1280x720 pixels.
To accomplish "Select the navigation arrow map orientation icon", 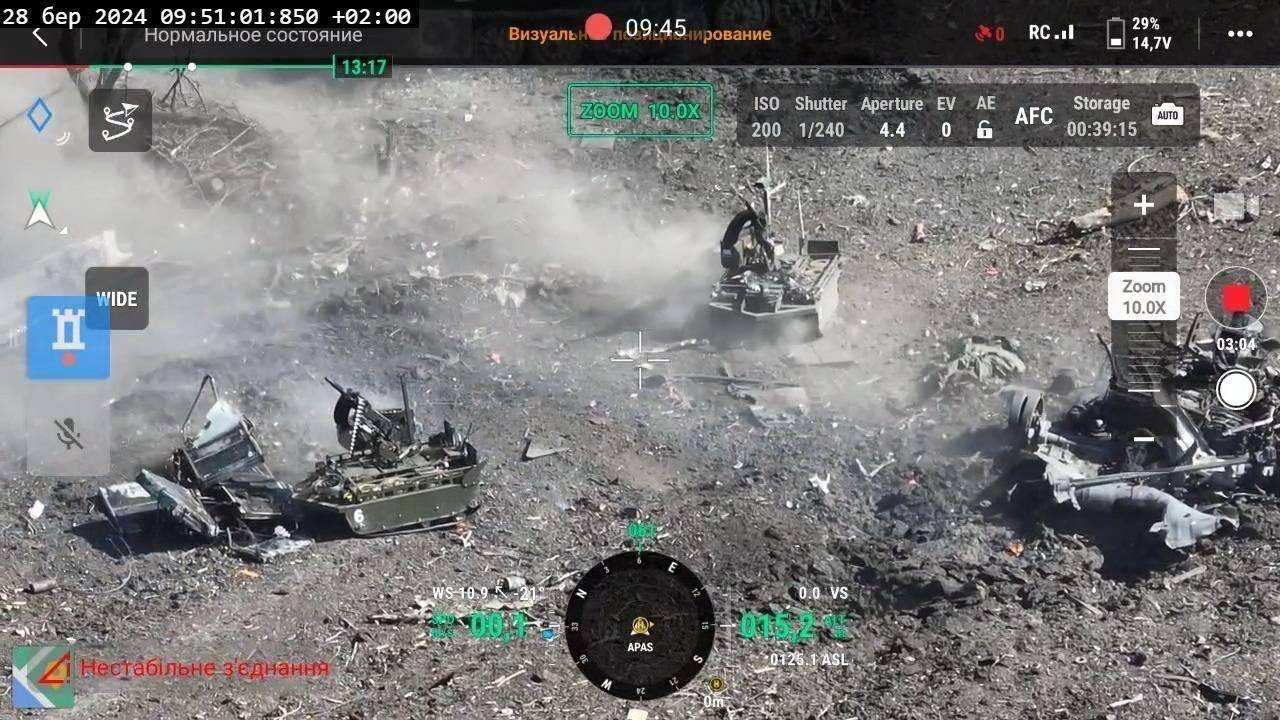I will pyautogui.click(x=38, y=207).
